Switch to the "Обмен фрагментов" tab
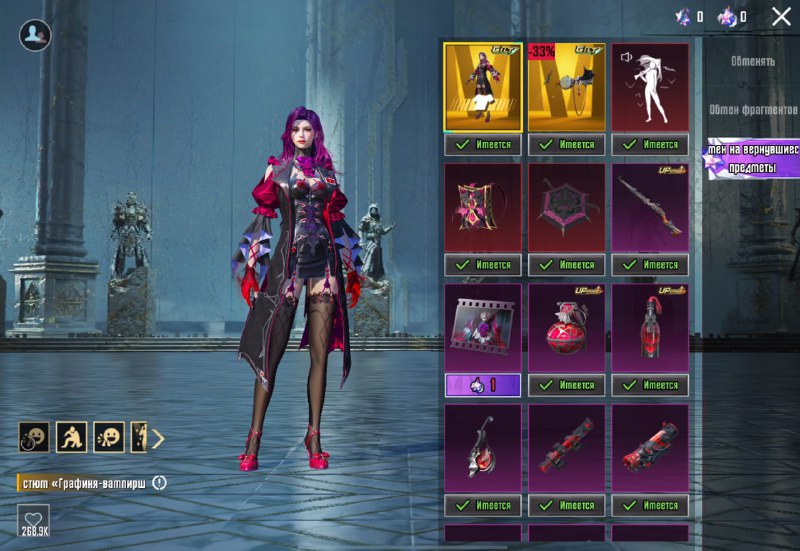The width and height of the screenshot is (800, 551). (752, 109)
